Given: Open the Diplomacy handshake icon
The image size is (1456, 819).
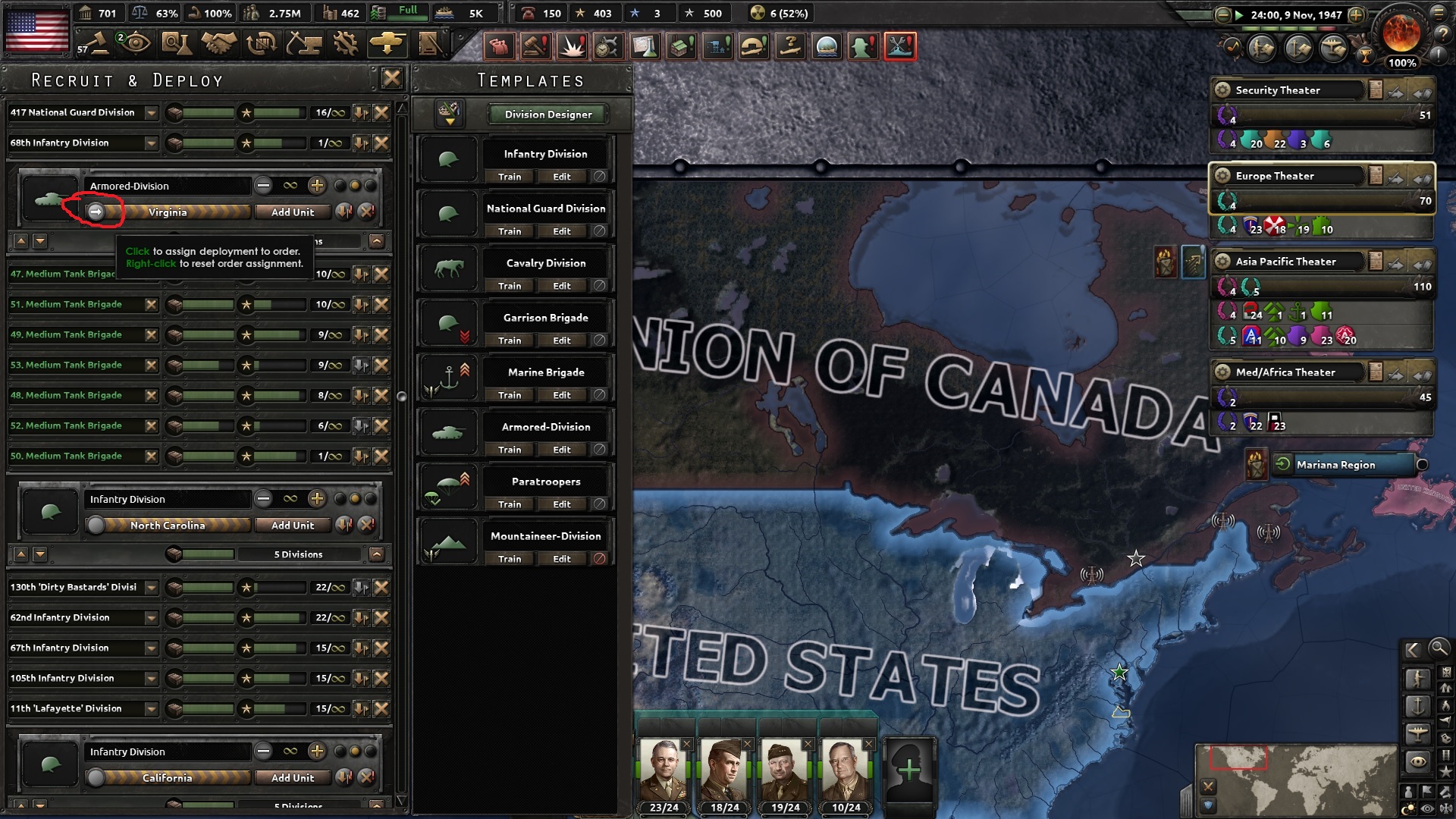Looking at the screenshot, I should pos(218,44).
